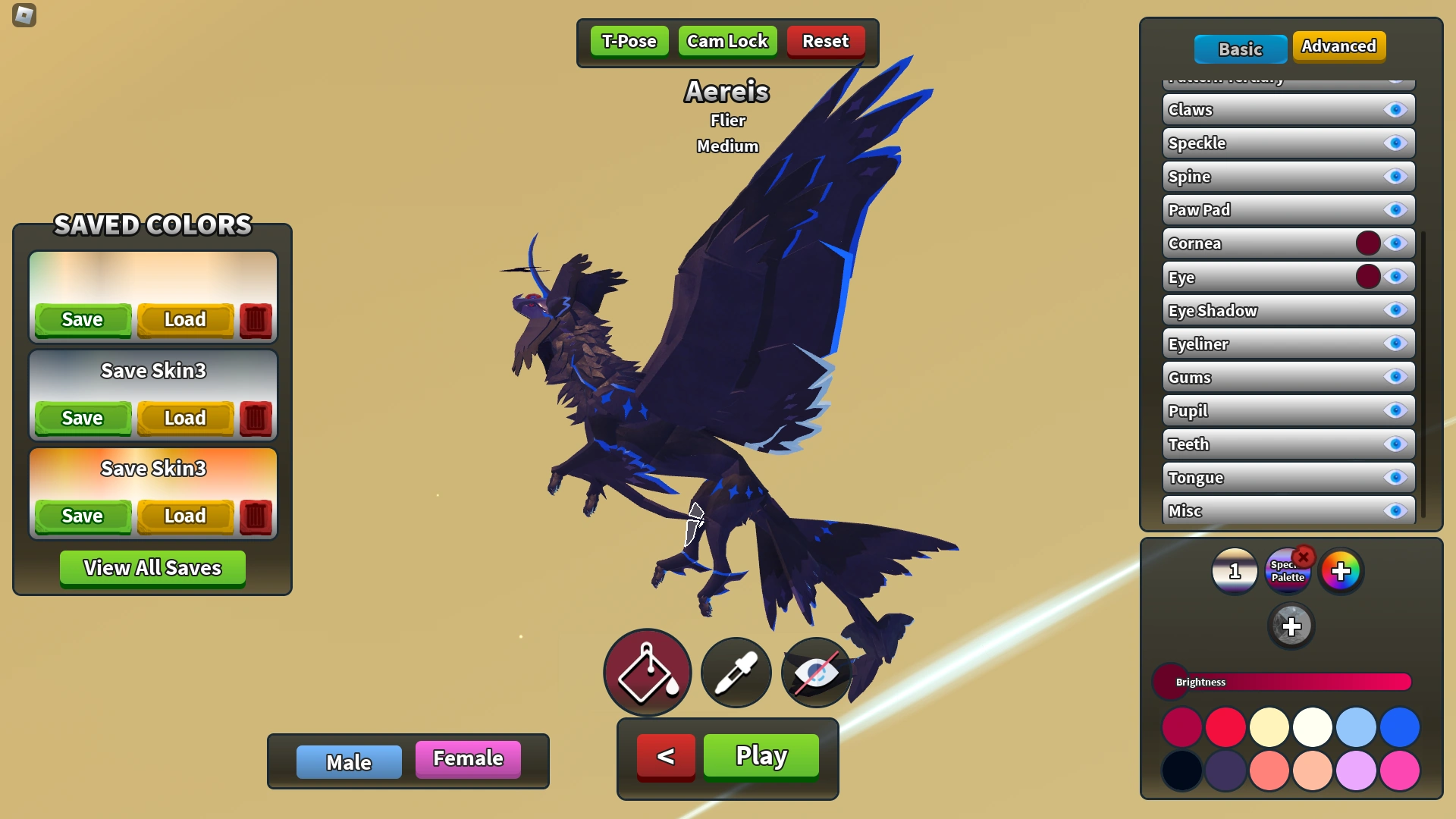Click View All Saves
This screenshot has width=1456, height=819.
coord(152,568)
